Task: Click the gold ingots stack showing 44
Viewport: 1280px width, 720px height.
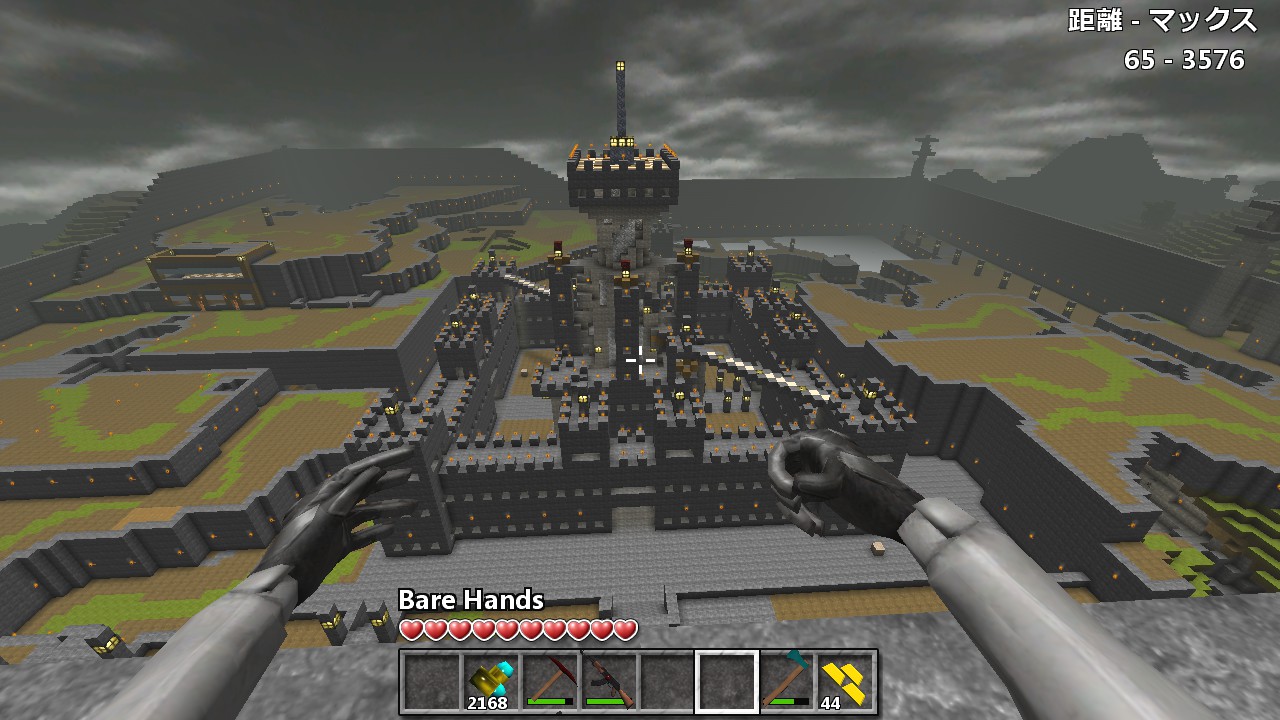Action: pyautogui.click(x=845, y=683)
